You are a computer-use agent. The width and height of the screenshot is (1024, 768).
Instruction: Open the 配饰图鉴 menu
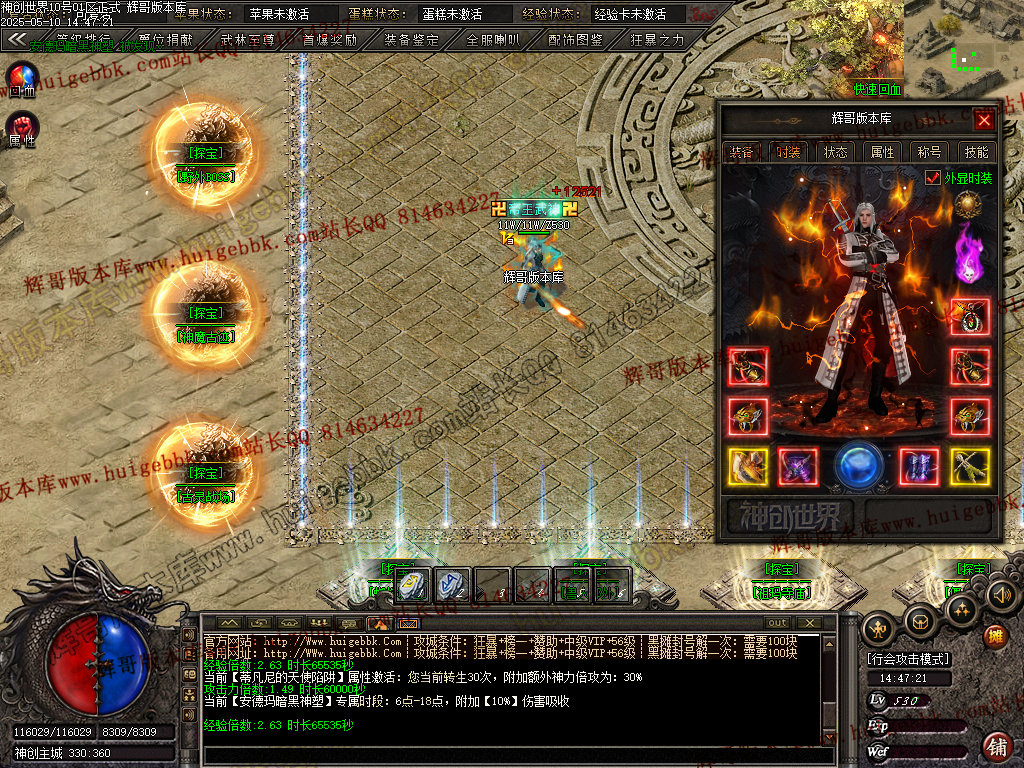575,40
